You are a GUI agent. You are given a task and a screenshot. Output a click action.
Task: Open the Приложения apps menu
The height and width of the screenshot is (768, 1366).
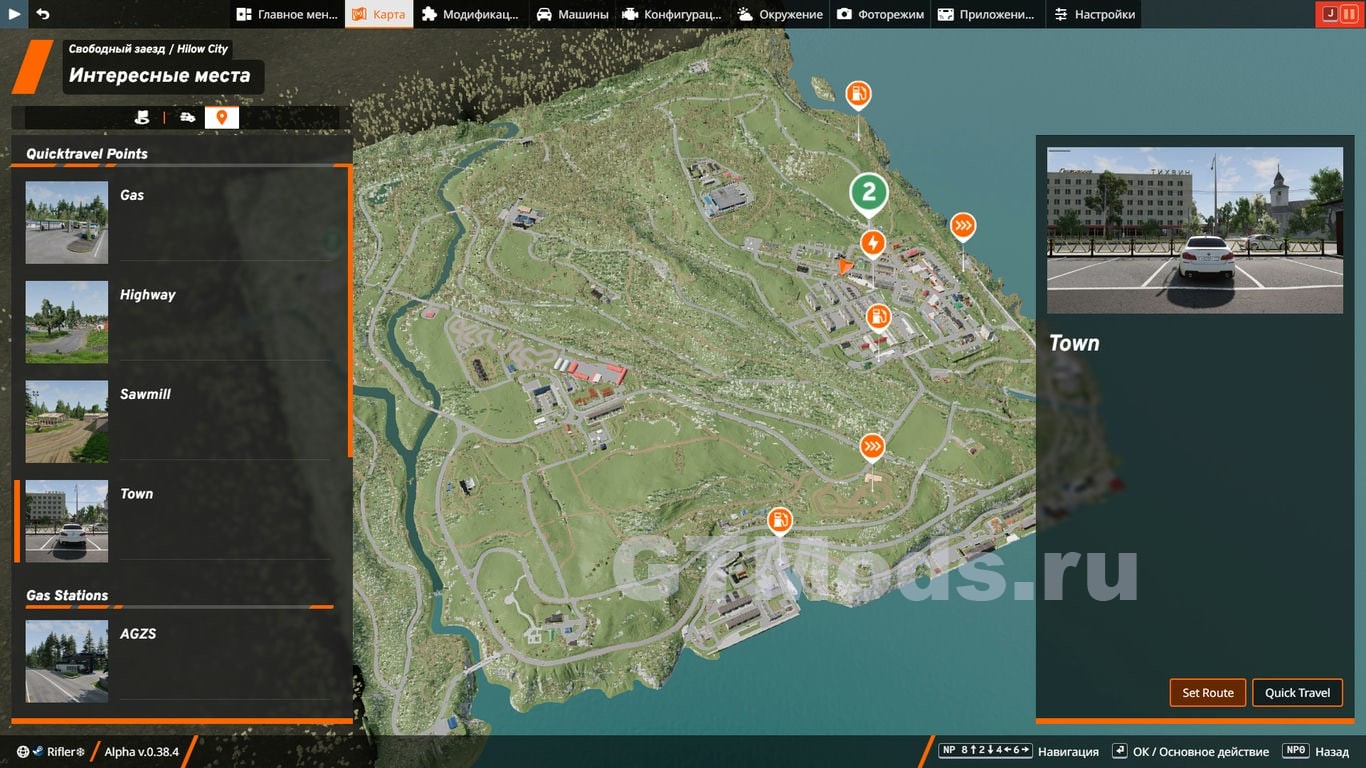[986, 14]
